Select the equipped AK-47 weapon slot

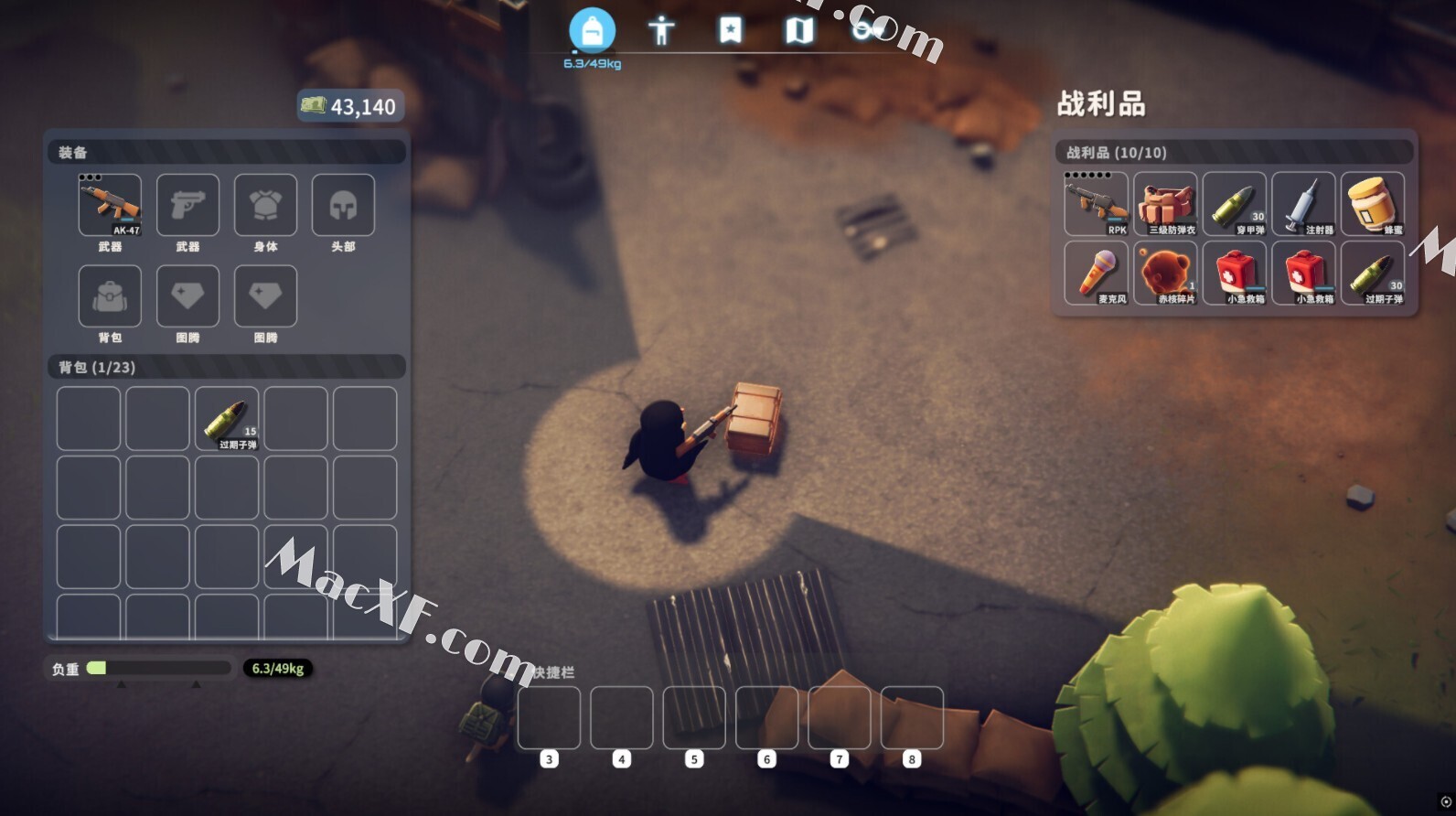[x=110, y=205]
